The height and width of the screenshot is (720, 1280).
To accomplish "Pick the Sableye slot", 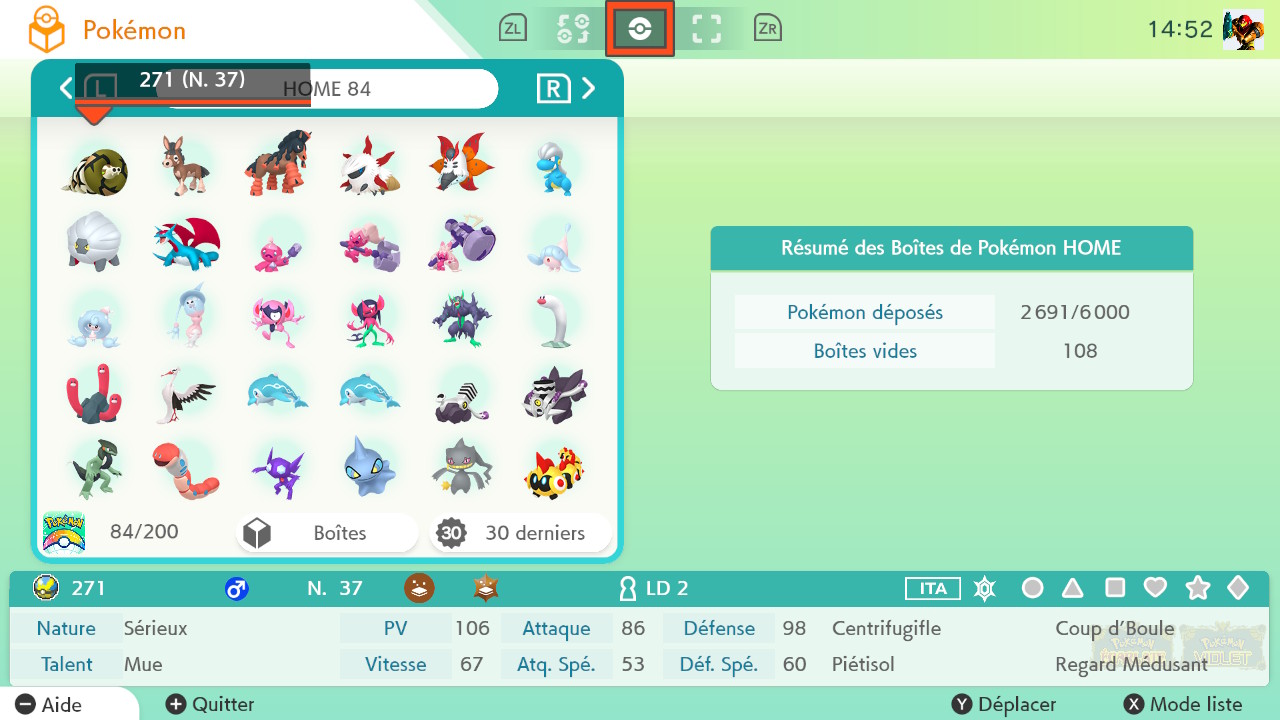I will pos(277,468).
